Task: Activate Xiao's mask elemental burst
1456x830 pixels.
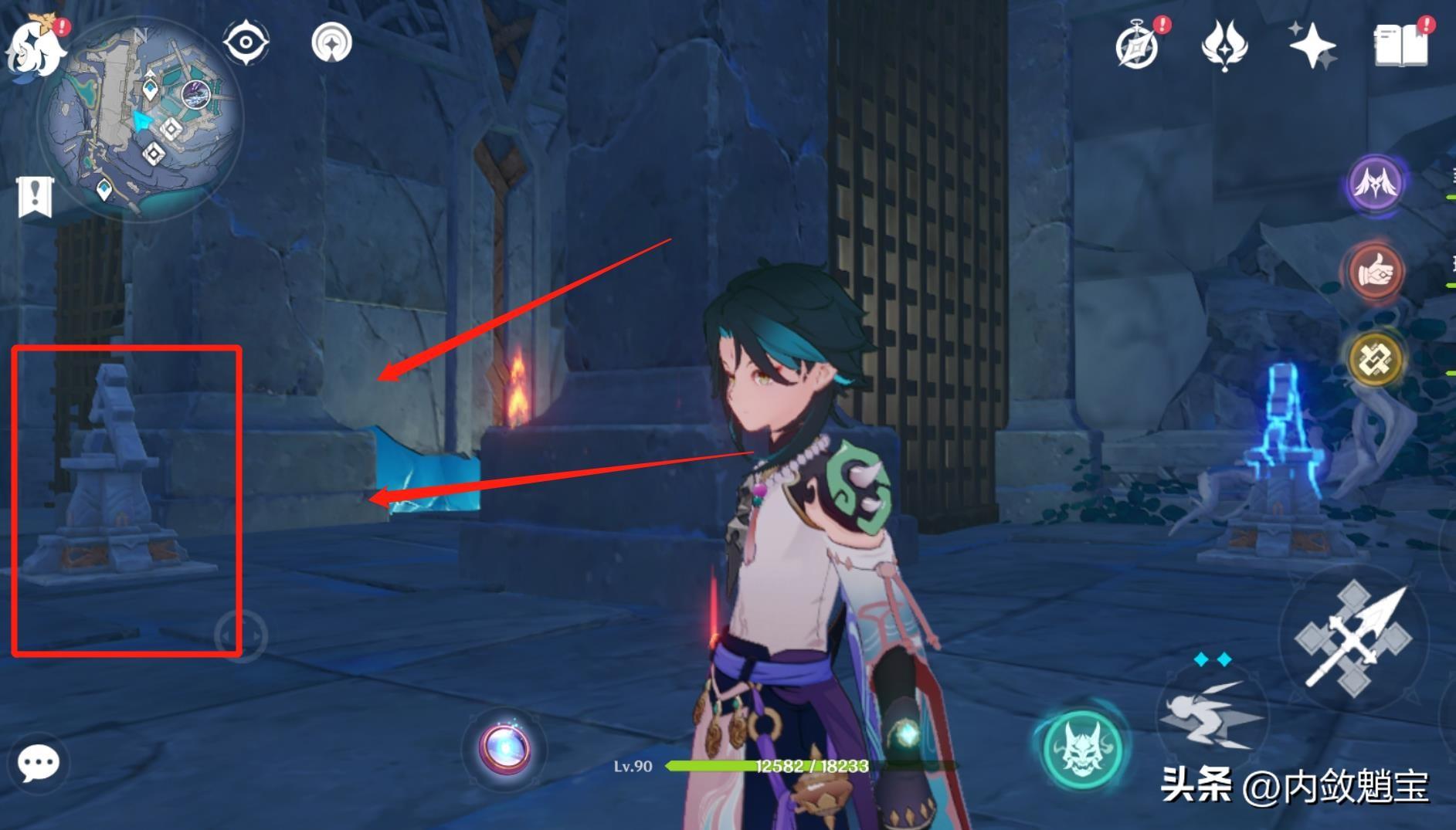Action: click(x=1081, y=747)
